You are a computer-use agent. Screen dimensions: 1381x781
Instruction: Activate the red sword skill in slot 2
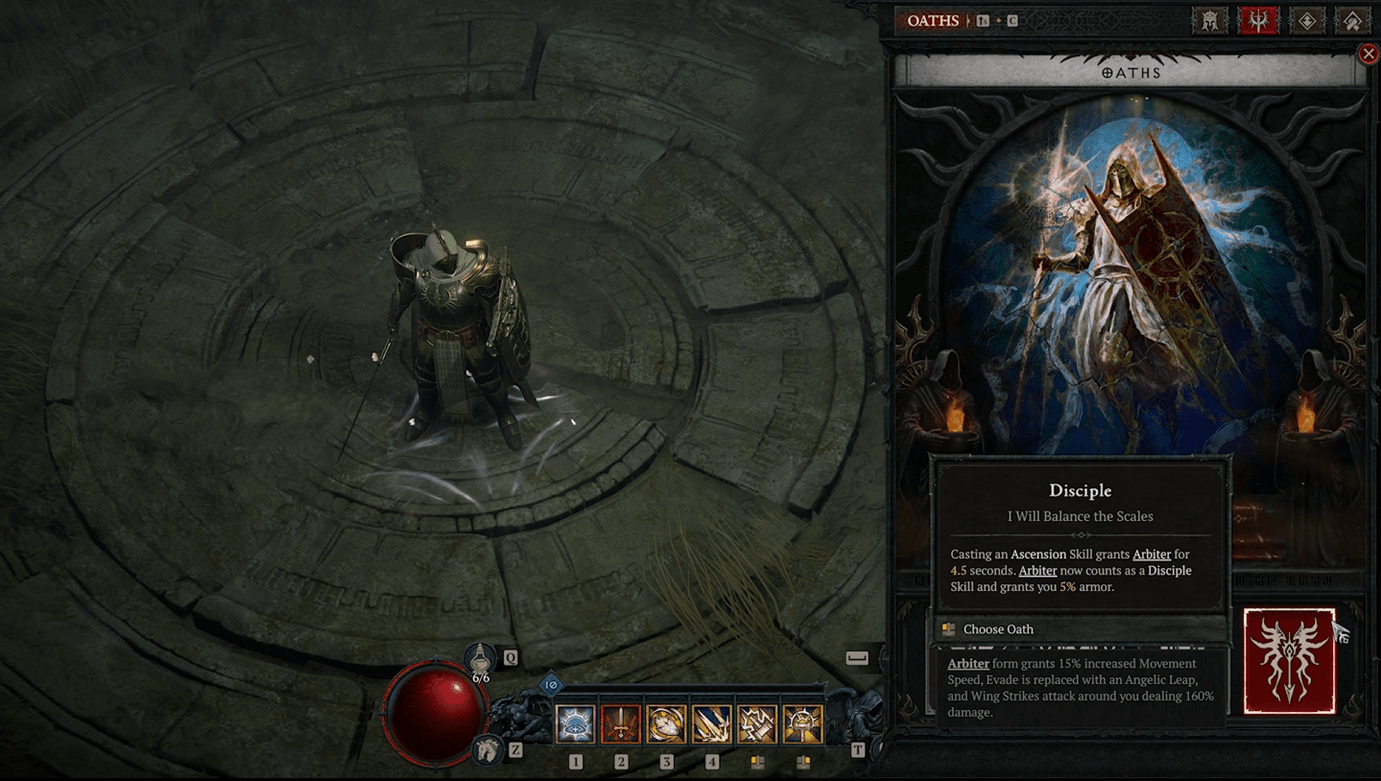(621, 725)
